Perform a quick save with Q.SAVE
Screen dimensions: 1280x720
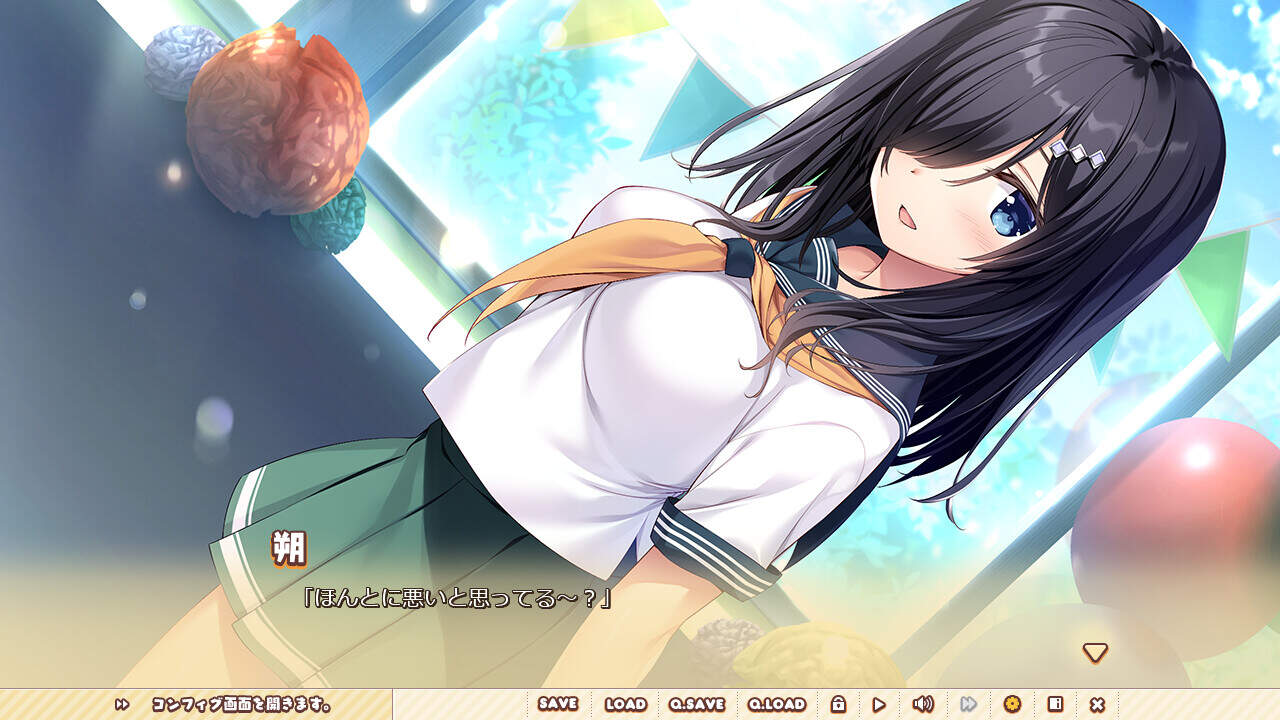pos(697,704)
